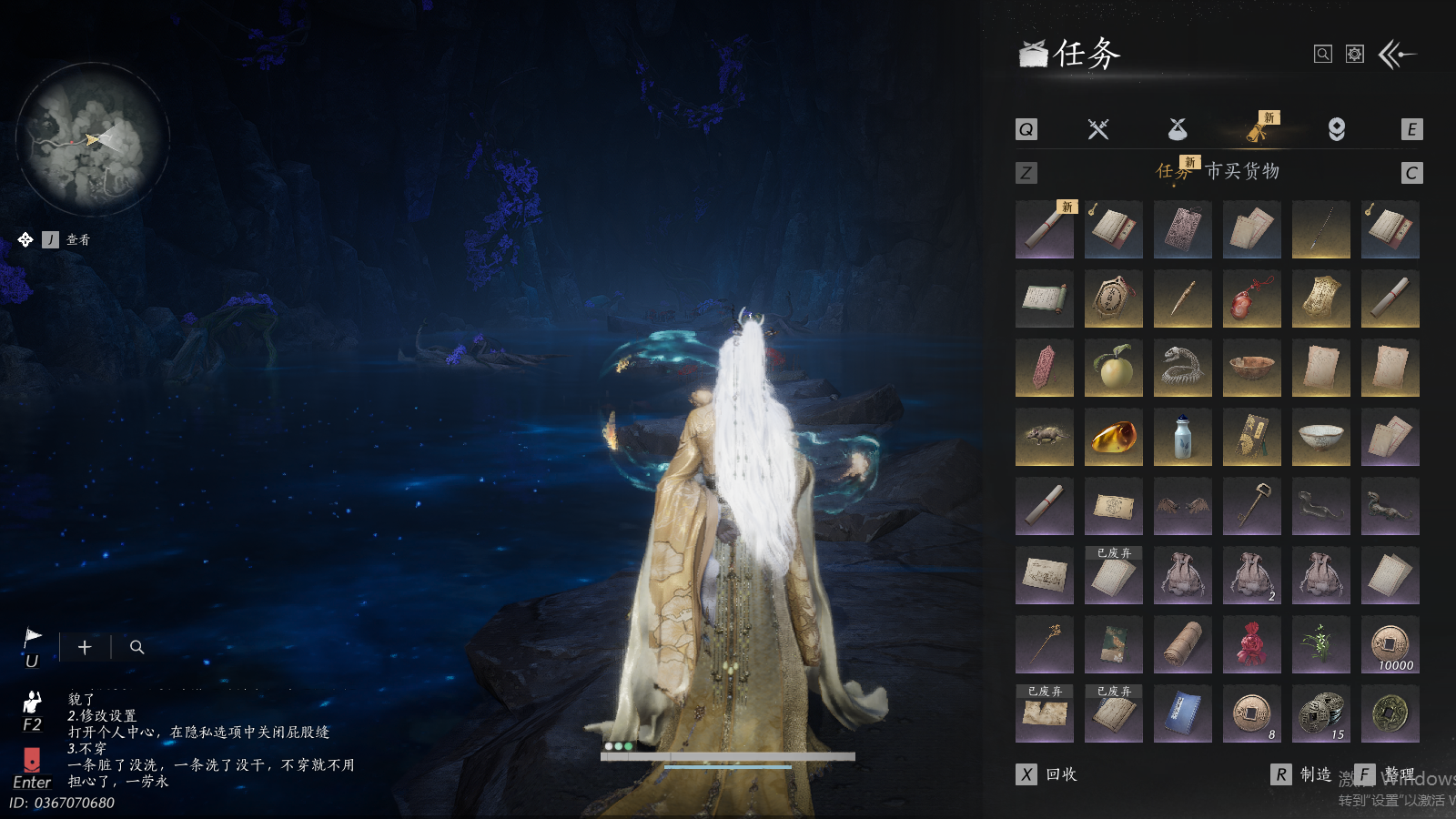The image size is (1456, 819).
Task: Open the coin currency tab
Action: 1337,129
